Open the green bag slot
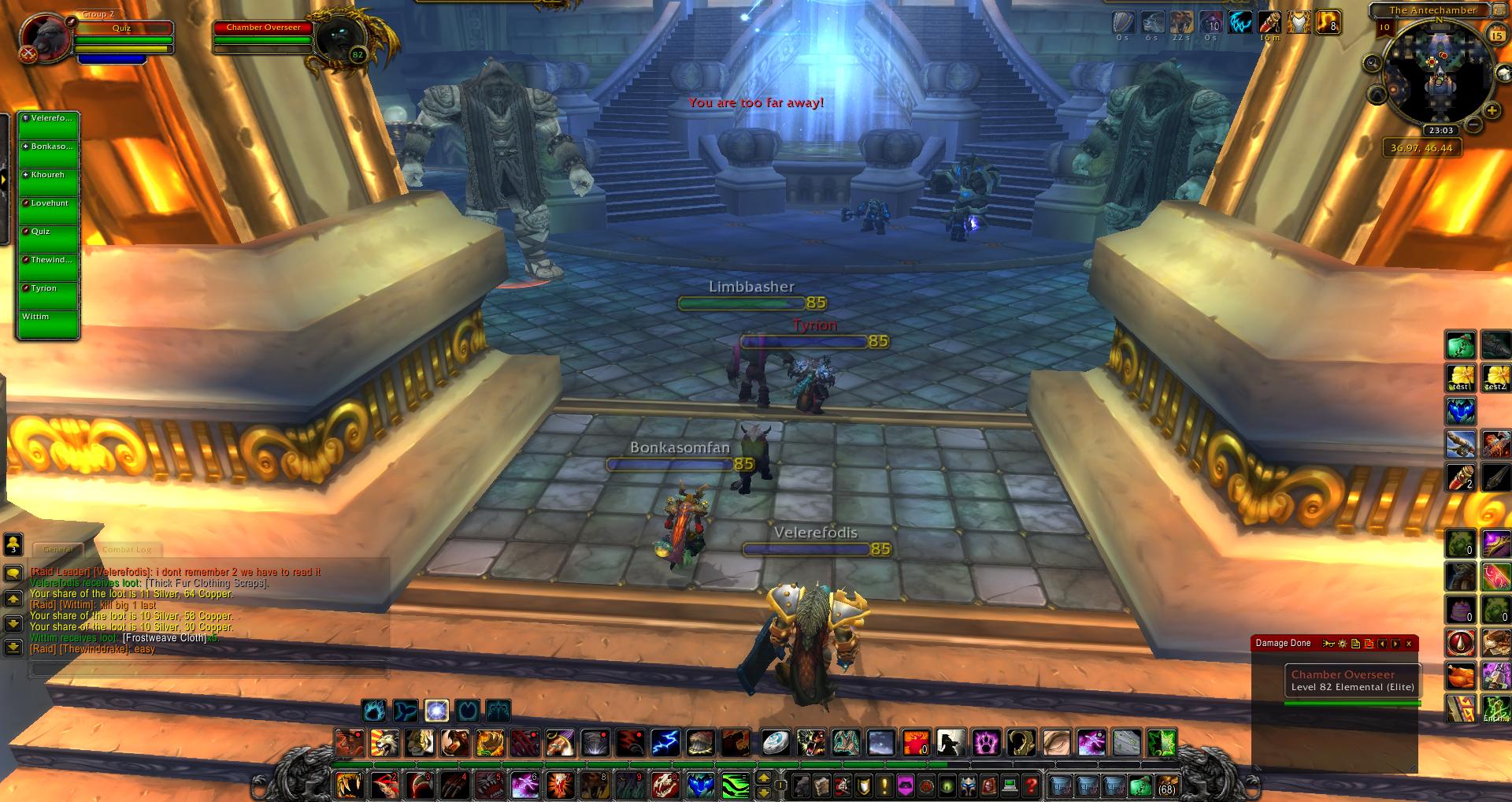The height and width of the screenshot is (802, 1512). click(1140, 785)
